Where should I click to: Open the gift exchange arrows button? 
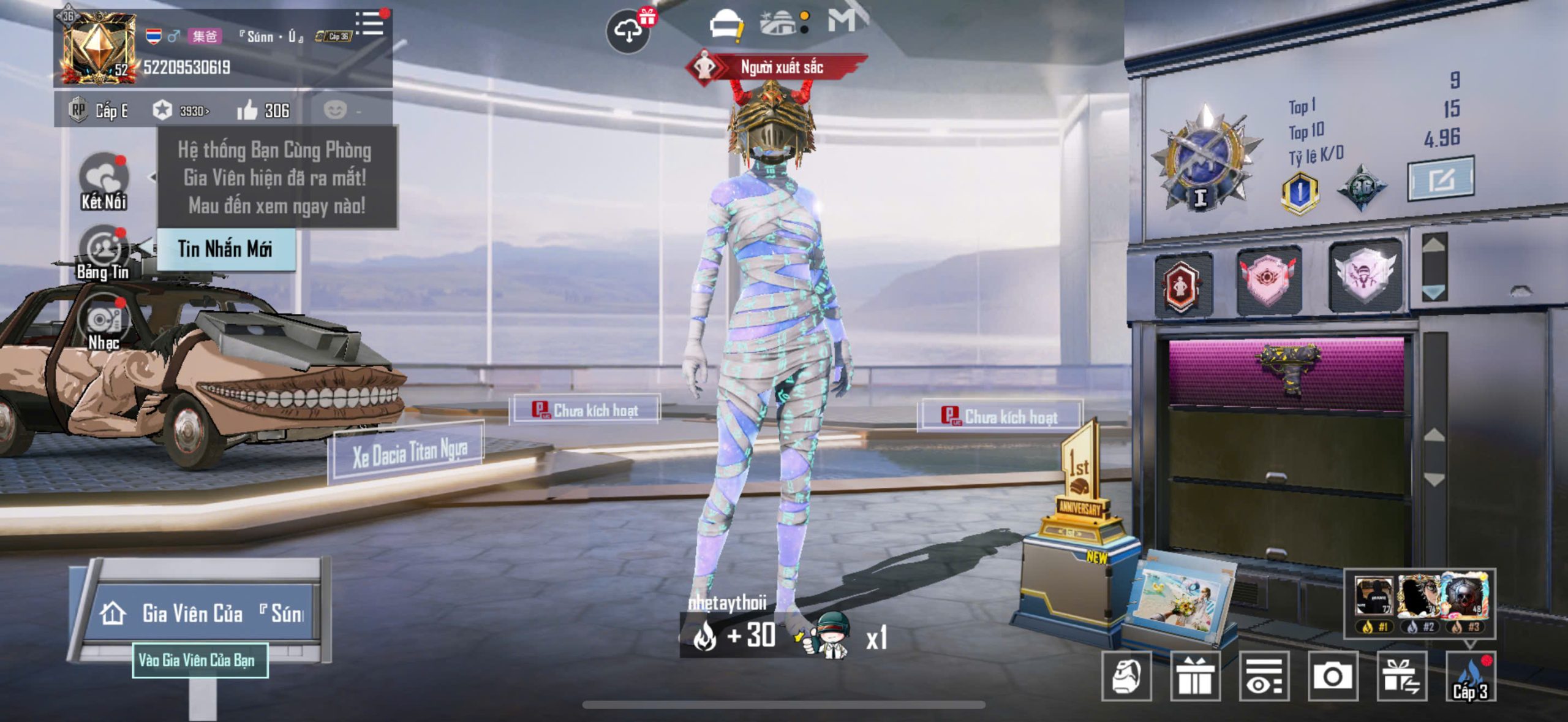tap(1401, 677)
